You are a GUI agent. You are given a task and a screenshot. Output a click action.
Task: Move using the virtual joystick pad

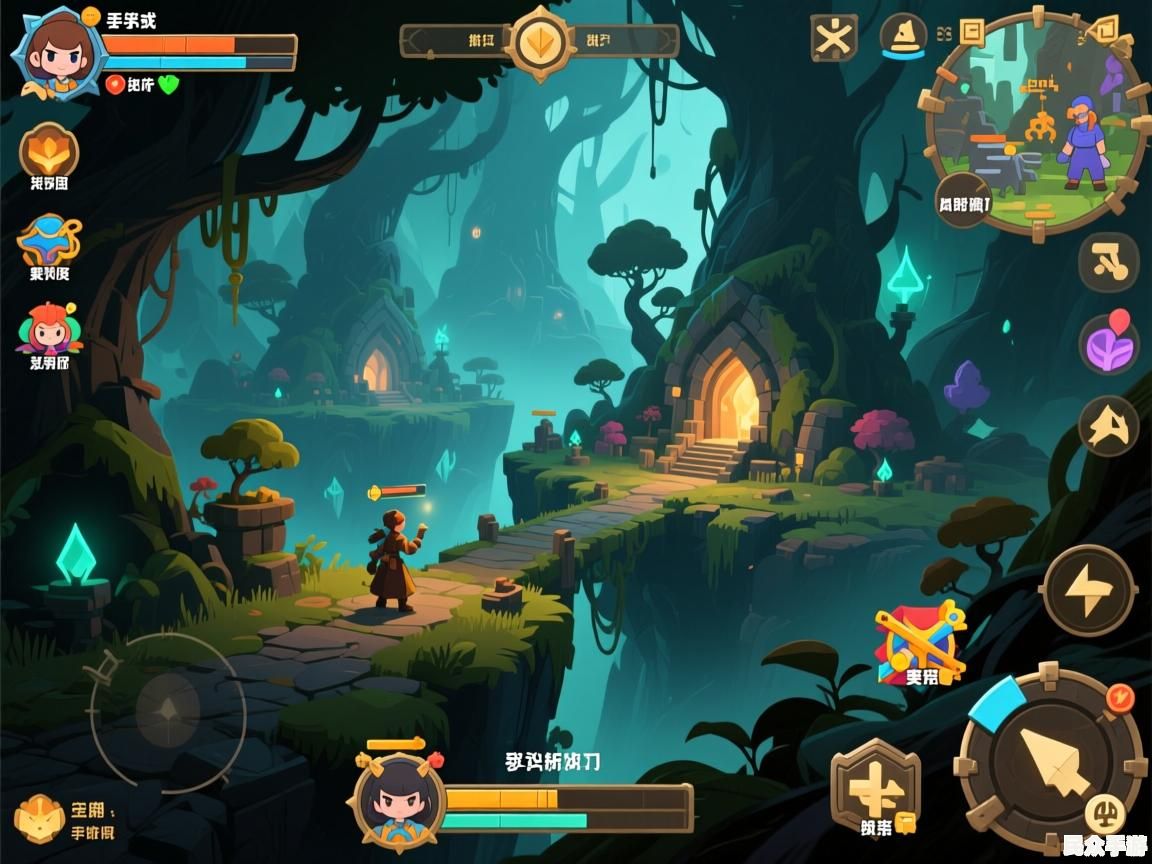click(x=168, y=711)
